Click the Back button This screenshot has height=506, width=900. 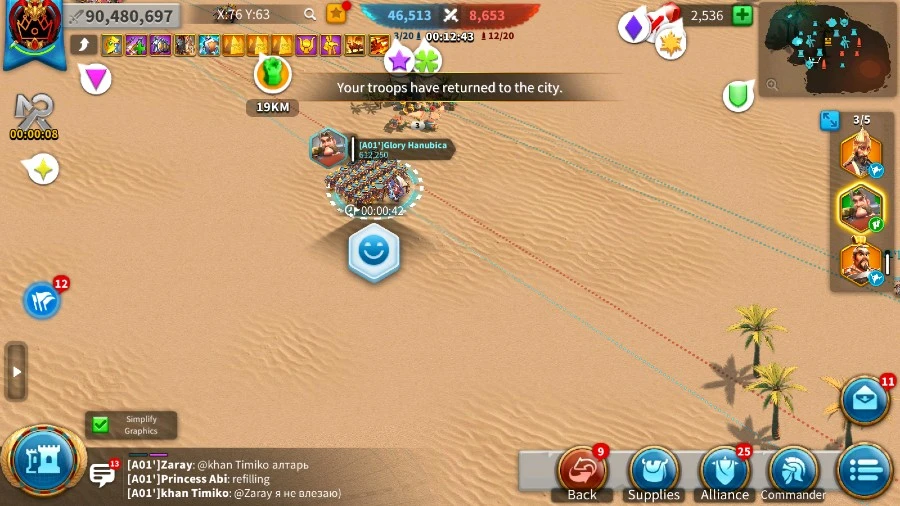[x=582, y=471]
